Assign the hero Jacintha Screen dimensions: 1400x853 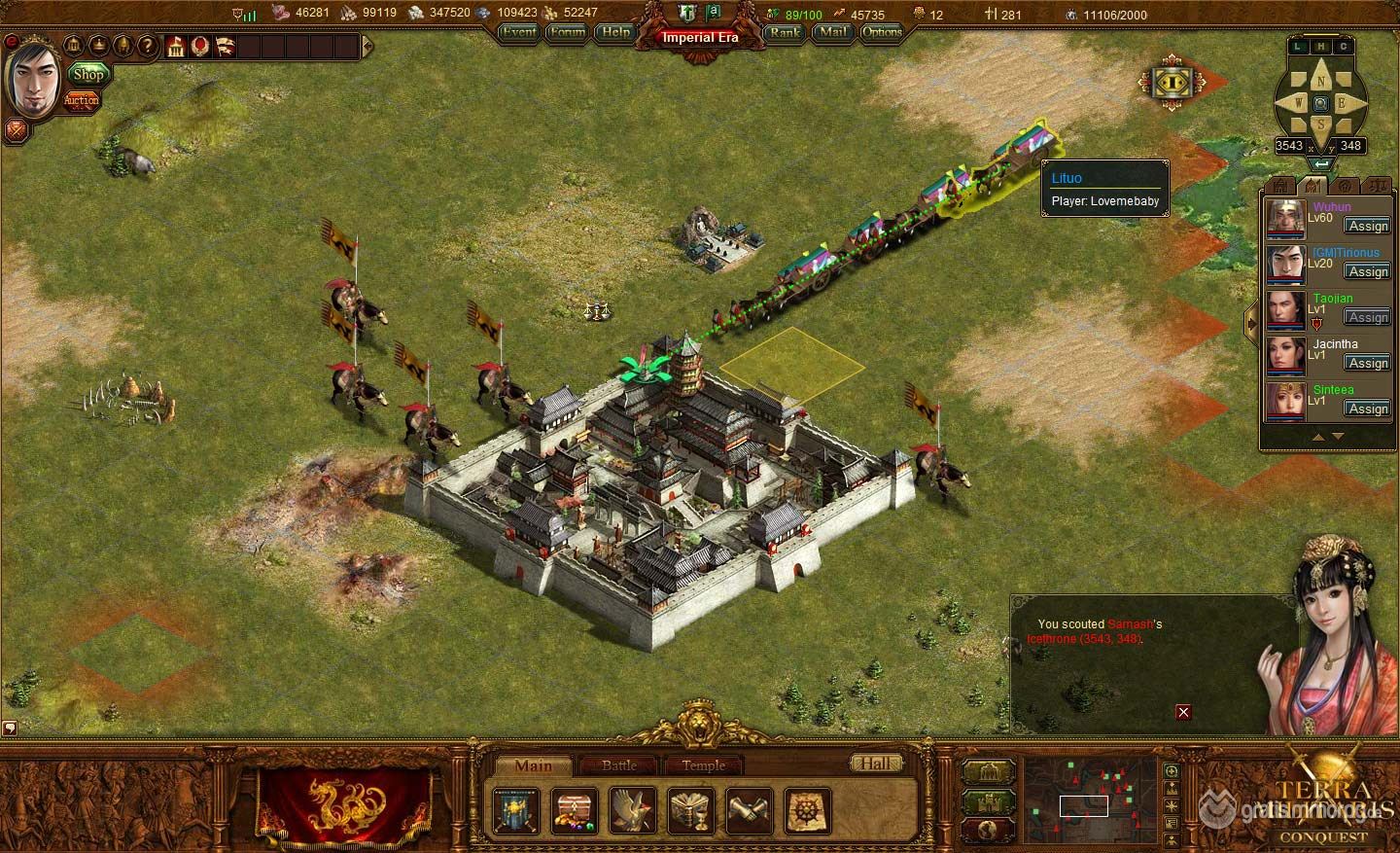(1367, 363)
